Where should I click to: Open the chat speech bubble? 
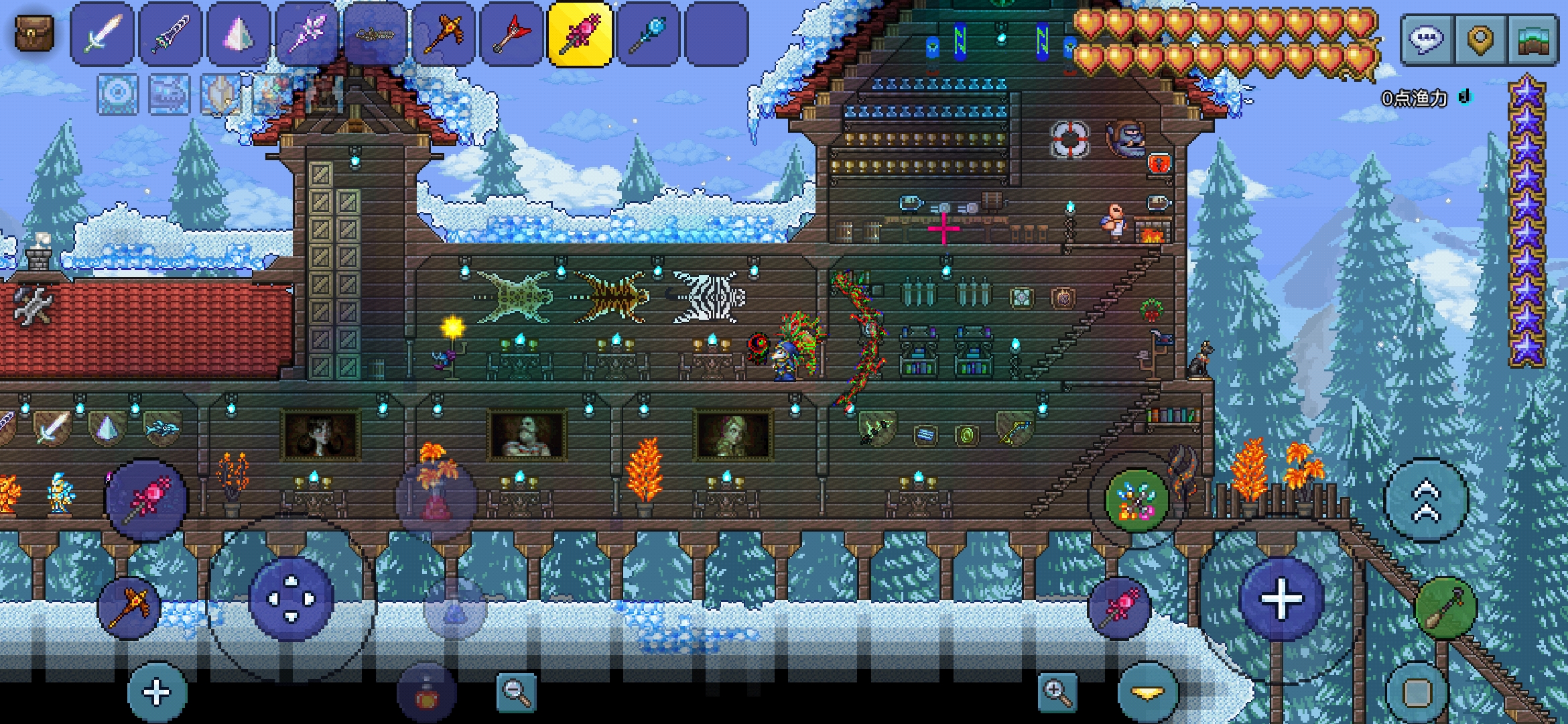(x=1425, y=40)
